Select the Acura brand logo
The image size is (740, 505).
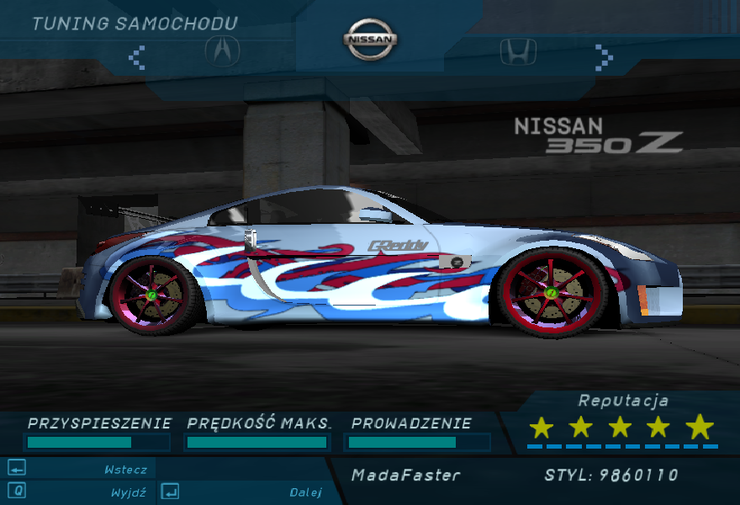(x=222, y=49)
